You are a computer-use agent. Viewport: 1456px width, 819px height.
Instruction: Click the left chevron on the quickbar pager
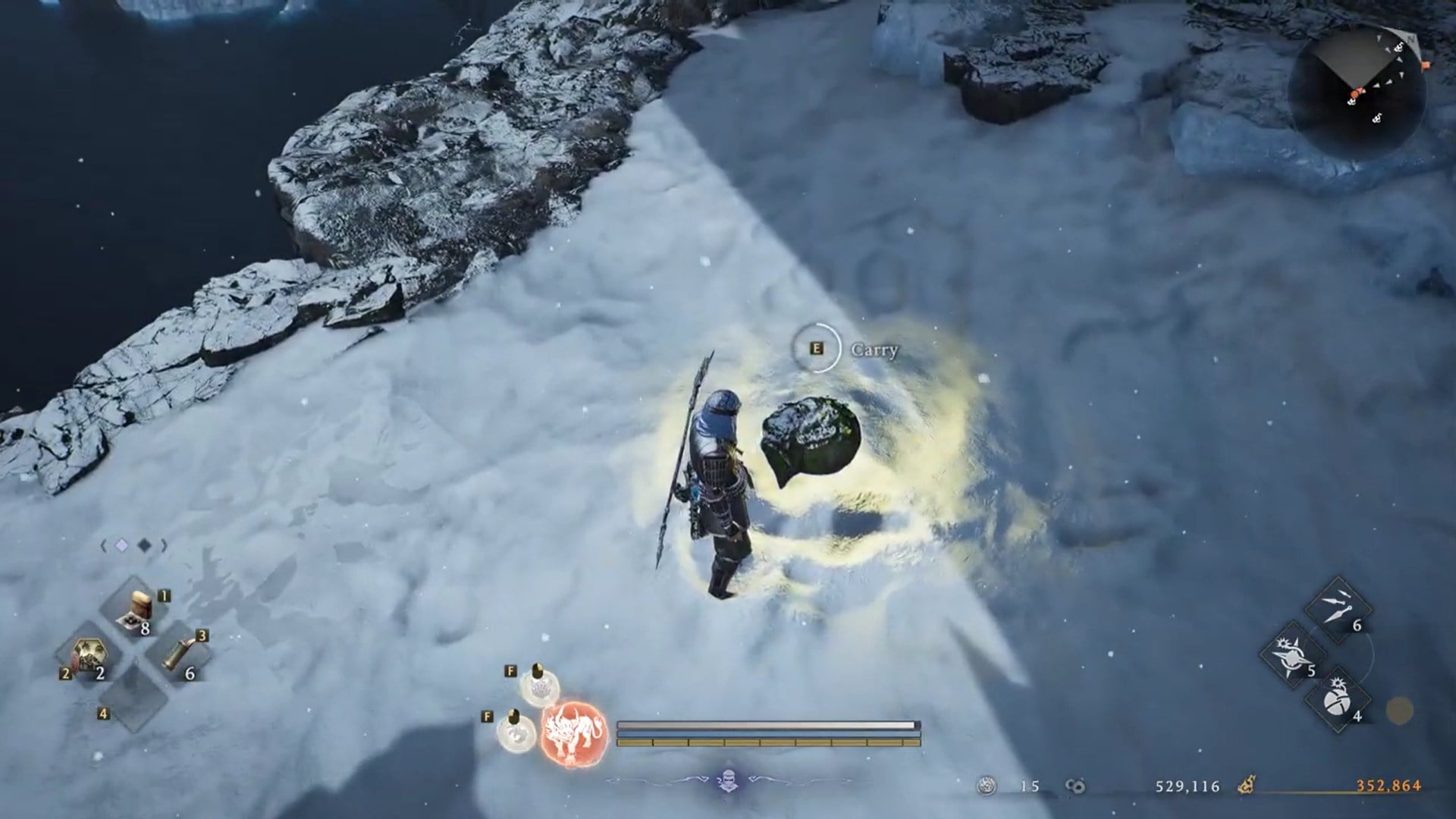[104, 544]
